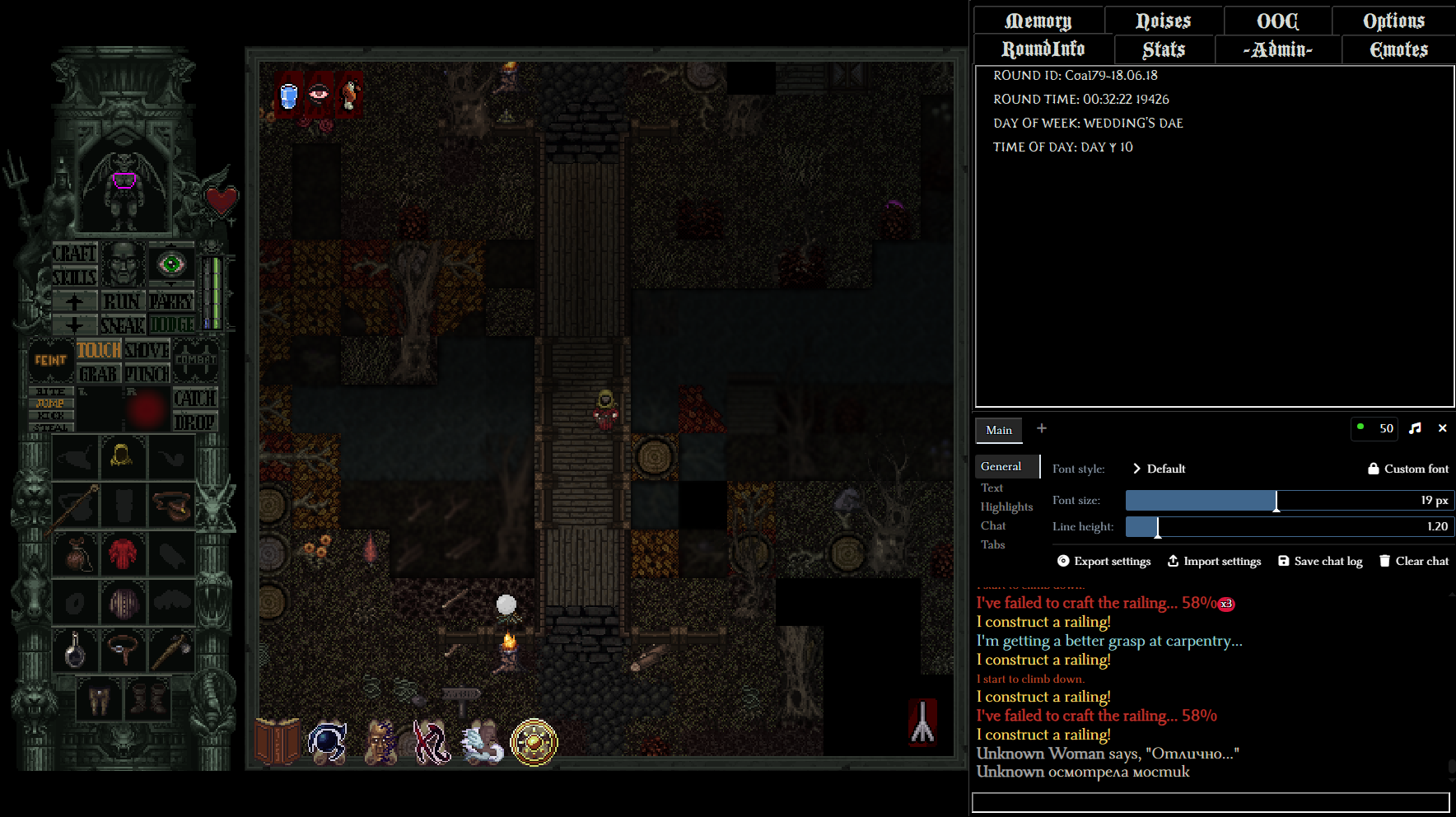
Task: Toggle the Run movement mode
Action: [x=122, y=301]
